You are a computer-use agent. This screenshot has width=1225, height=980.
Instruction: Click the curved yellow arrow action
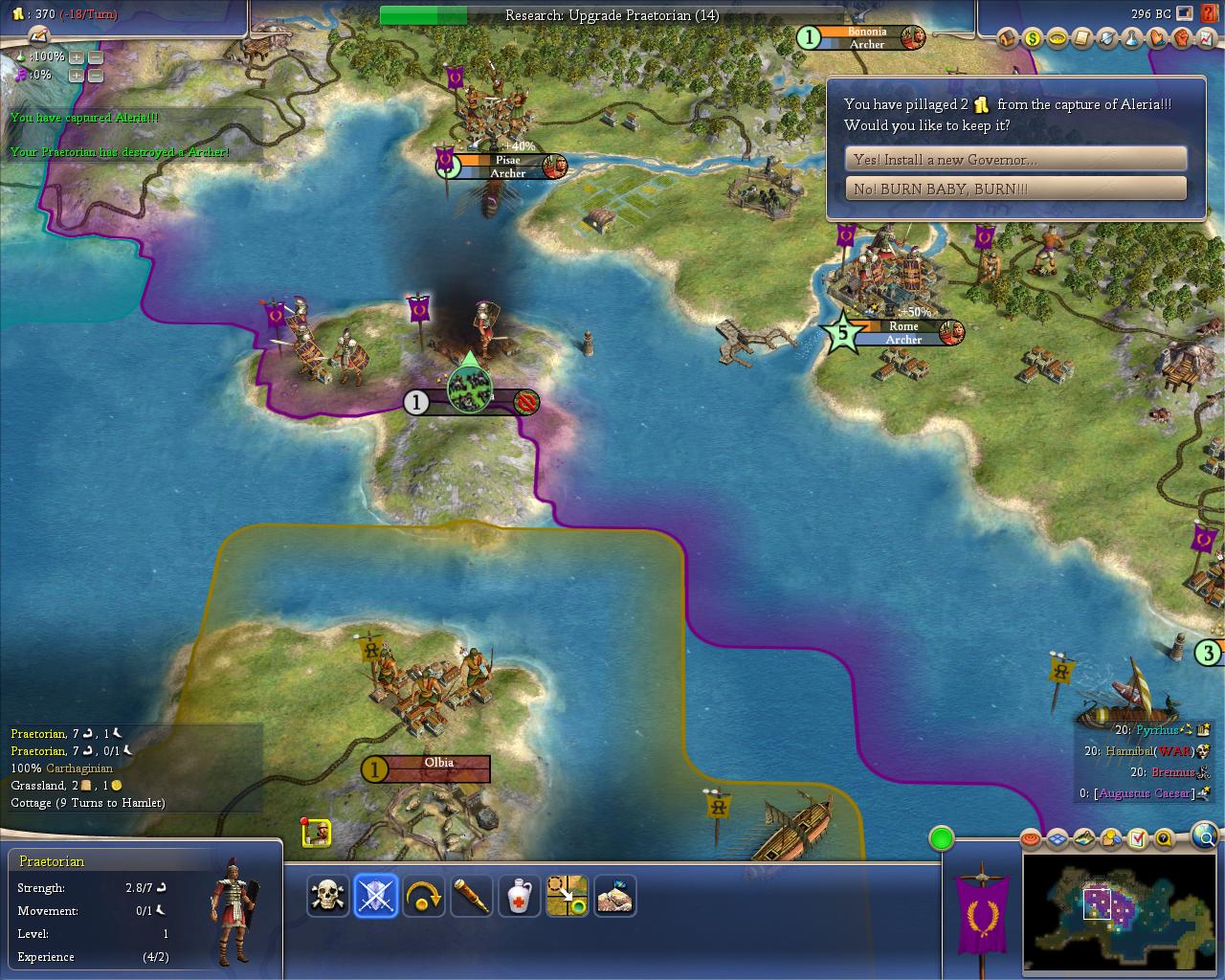(424, 897)
